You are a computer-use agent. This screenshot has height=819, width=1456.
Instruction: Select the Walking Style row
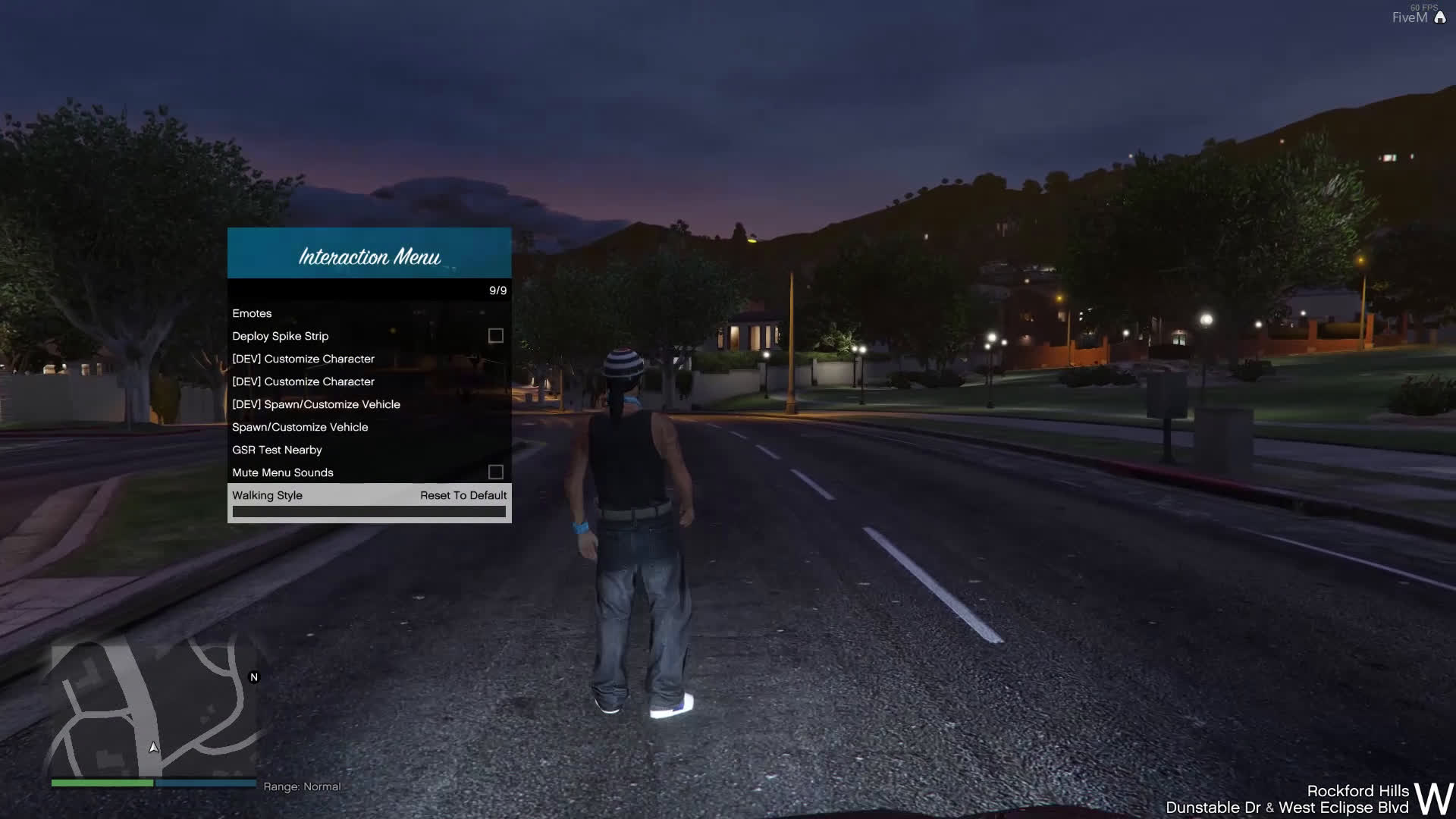coord(268,495)
